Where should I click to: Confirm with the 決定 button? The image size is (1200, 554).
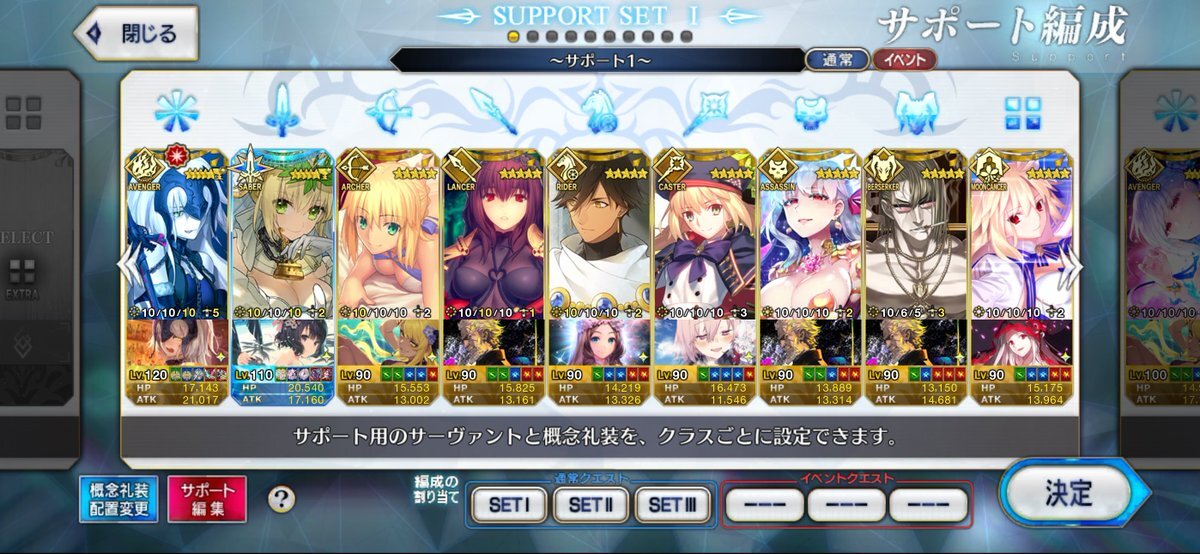1067,494
